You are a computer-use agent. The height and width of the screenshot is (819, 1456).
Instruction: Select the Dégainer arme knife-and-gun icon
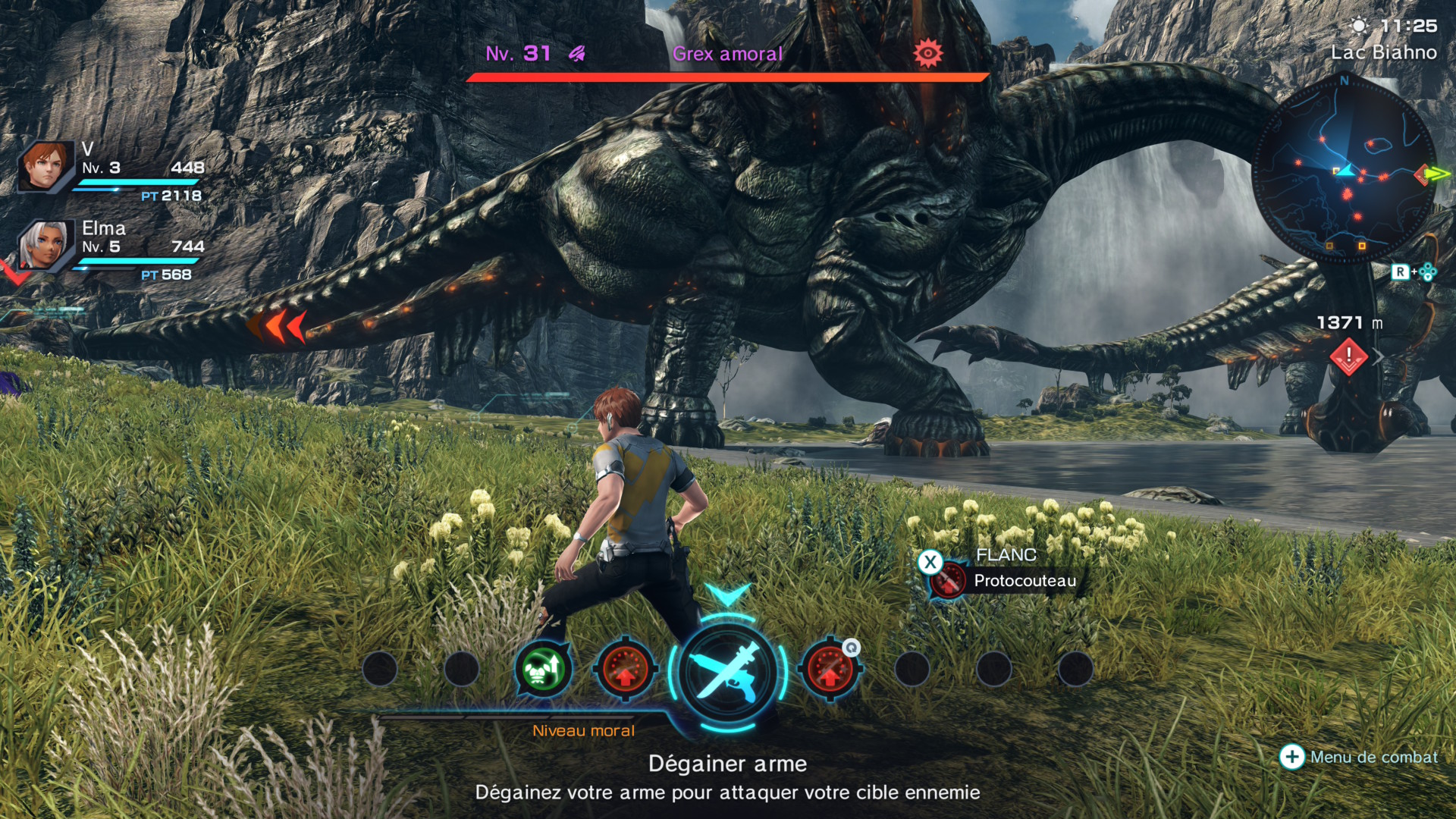tap(727, 671)
